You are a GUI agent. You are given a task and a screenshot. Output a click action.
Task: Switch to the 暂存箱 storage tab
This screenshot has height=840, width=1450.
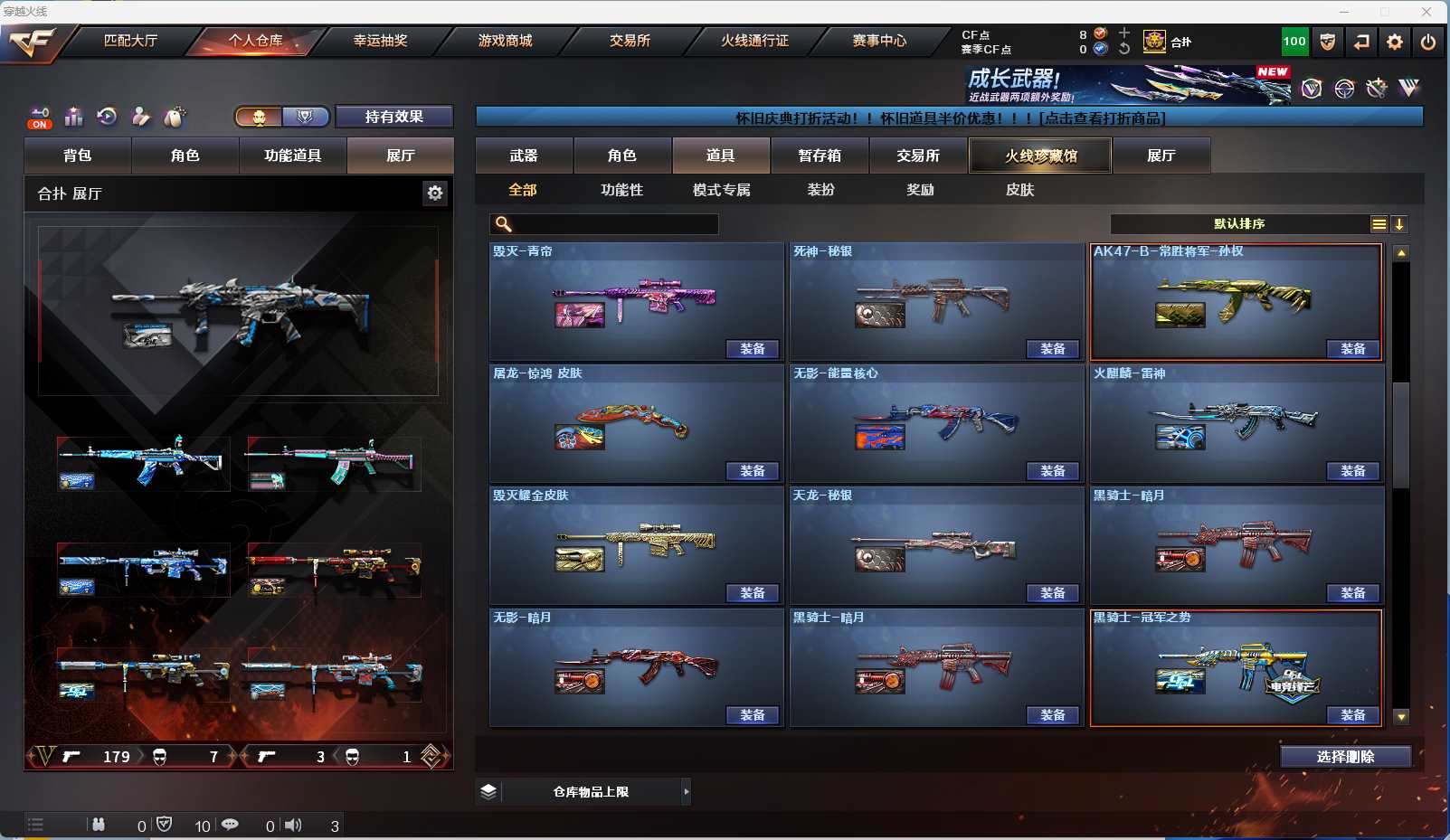tap(820, 156)
